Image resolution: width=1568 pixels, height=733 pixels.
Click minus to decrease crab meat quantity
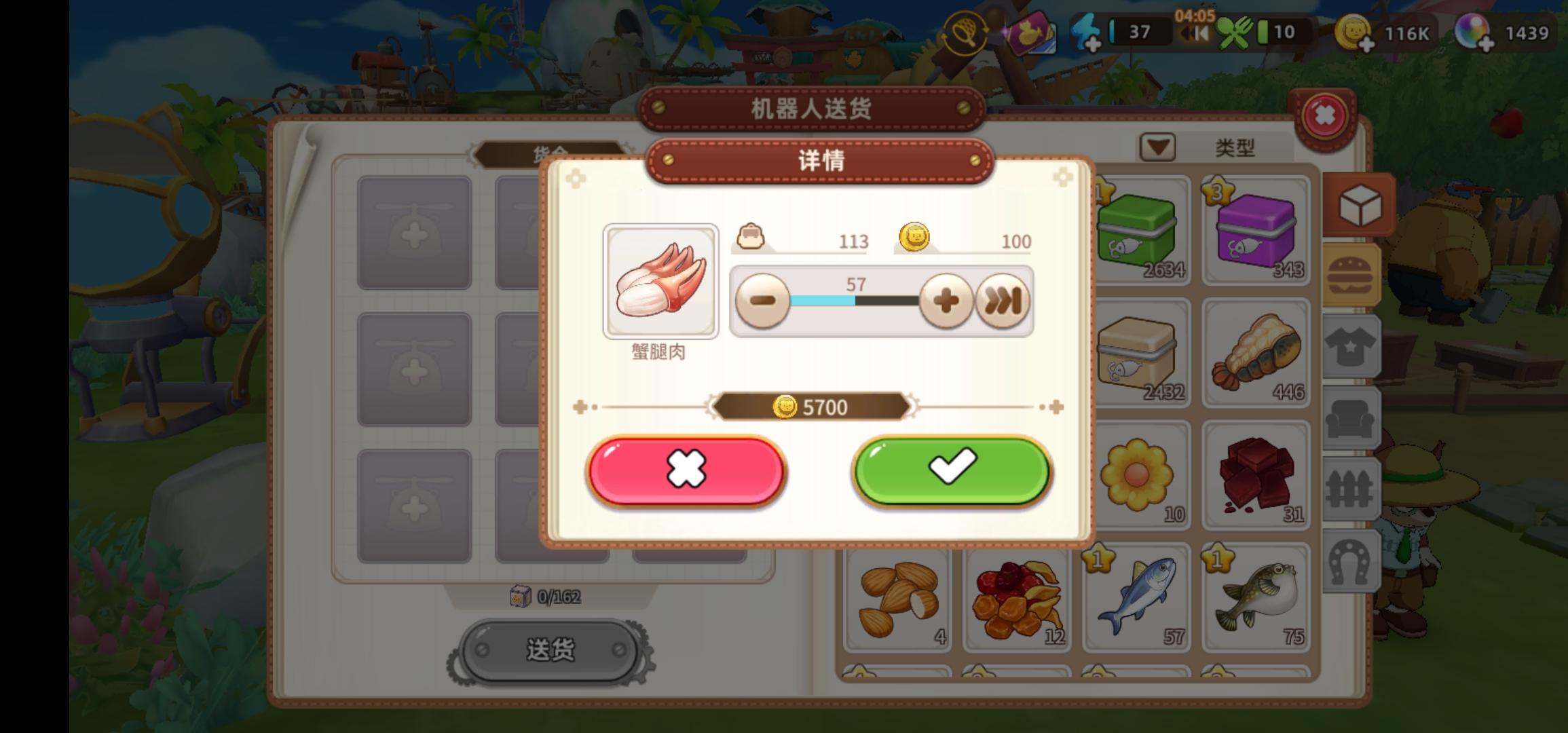(764, 300)
